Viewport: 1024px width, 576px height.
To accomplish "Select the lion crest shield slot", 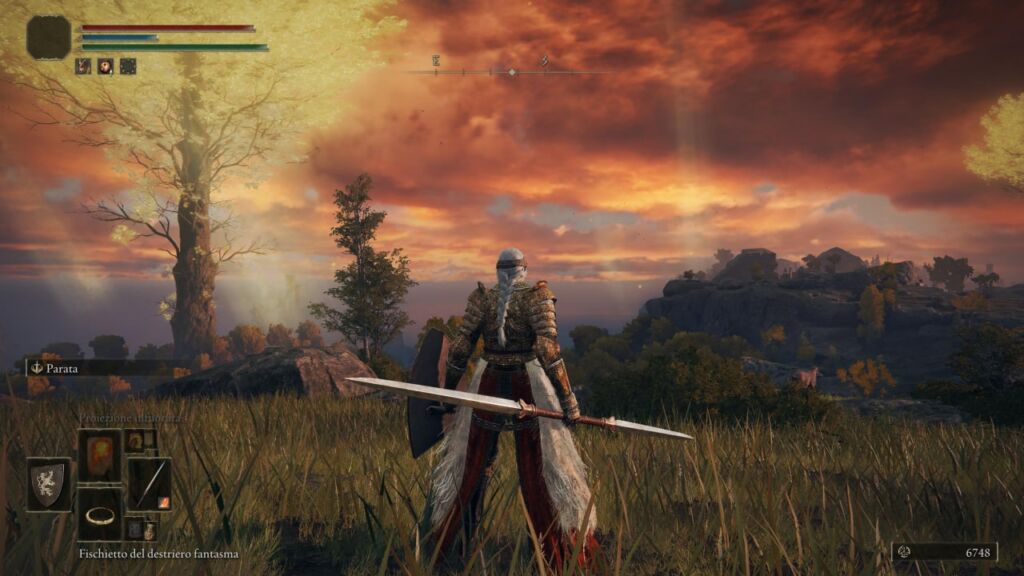I will coord(48,484).
